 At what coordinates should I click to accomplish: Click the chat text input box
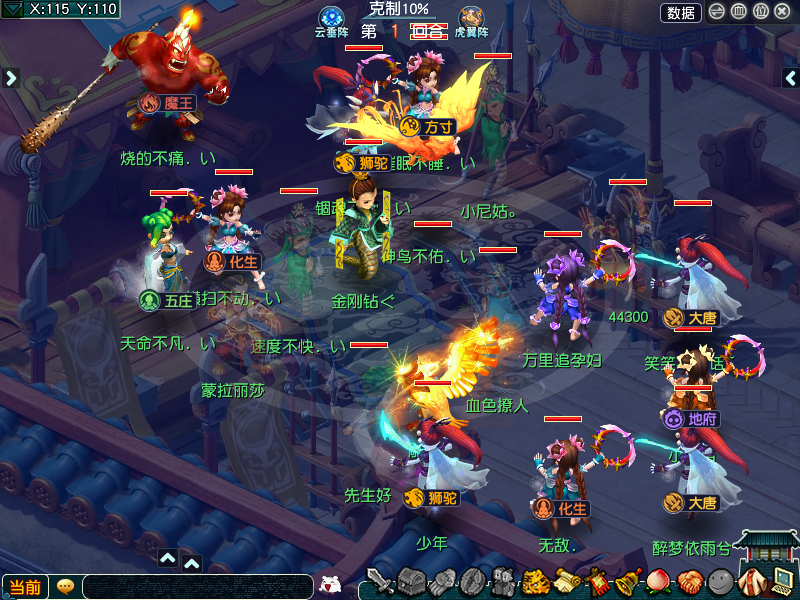tap(198, 587)
